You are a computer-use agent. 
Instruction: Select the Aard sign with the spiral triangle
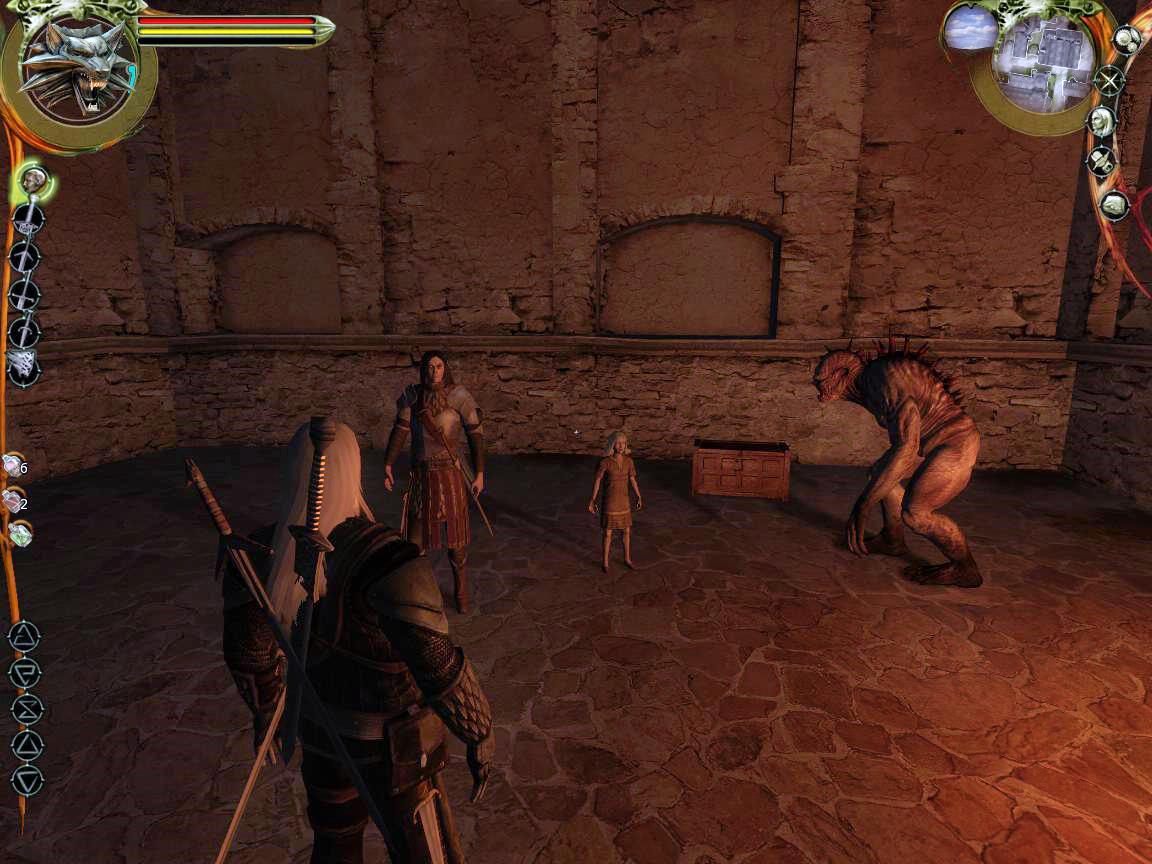click(x=24, y=636)
